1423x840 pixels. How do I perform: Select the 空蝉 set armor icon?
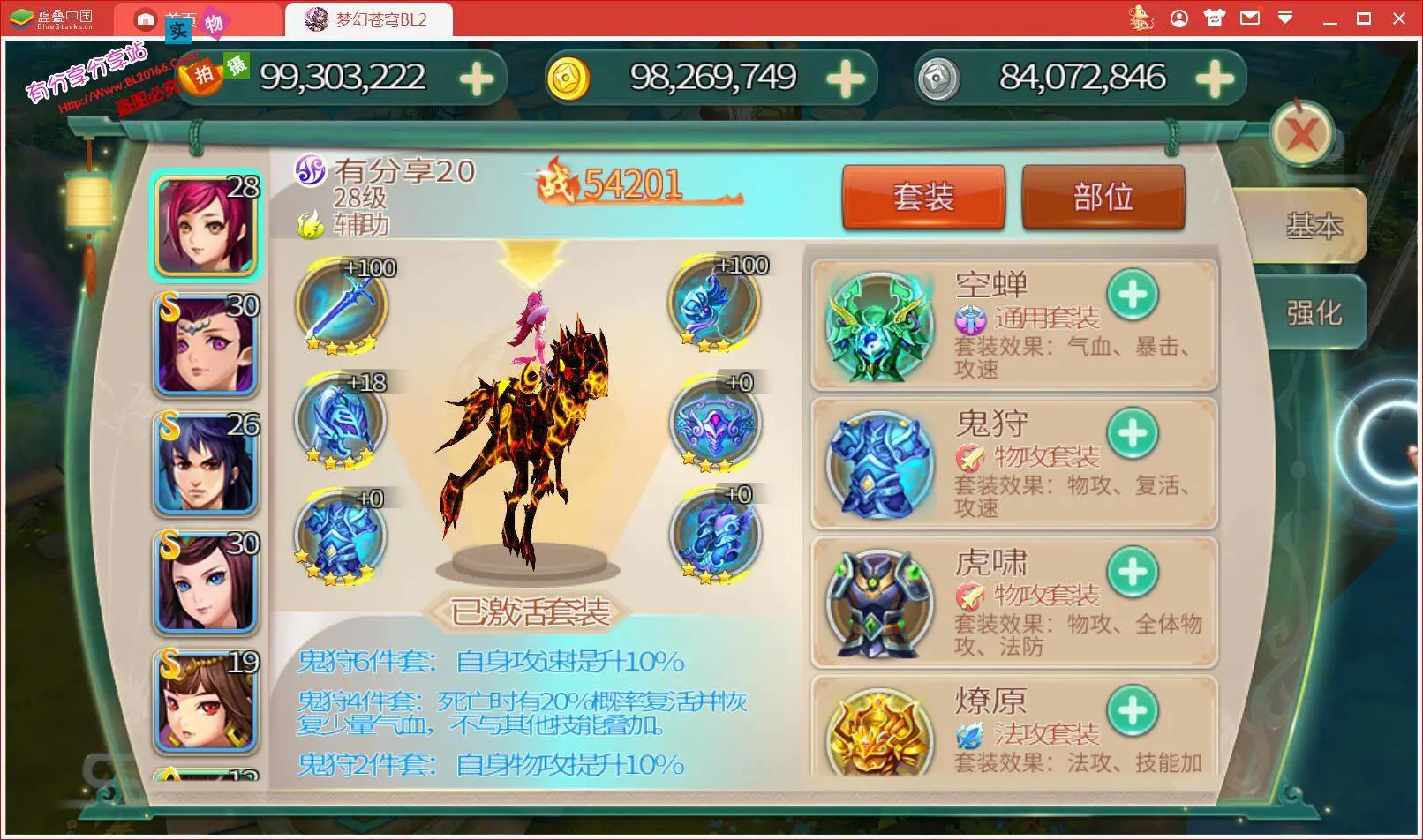tap(877, 326)
